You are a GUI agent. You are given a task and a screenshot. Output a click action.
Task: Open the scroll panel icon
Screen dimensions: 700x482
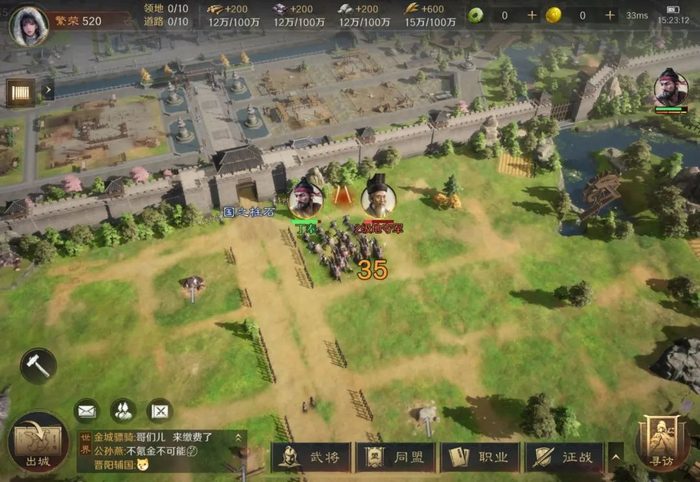(20, 92)
